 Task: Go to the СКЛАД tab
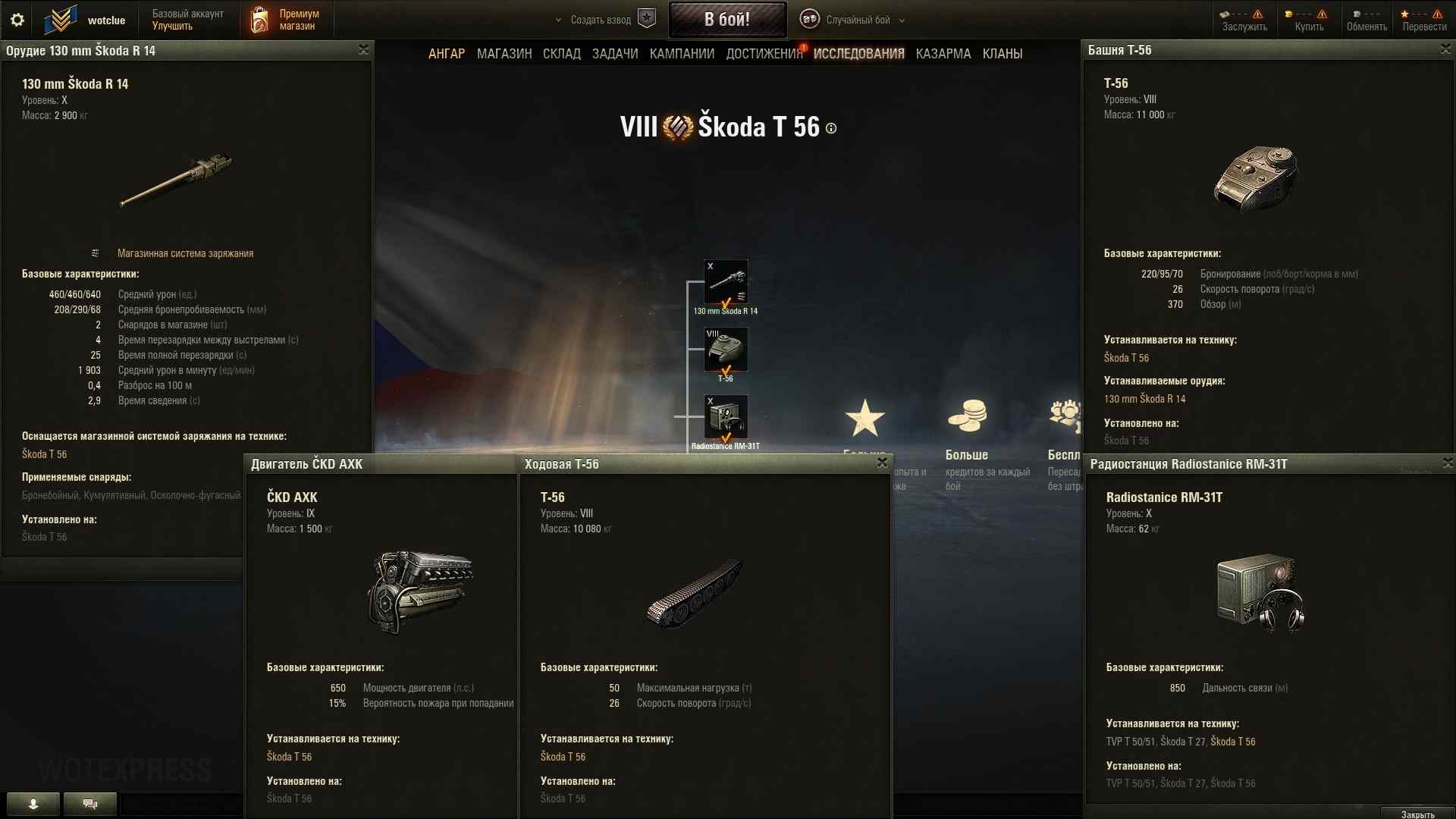click(561, 54)
